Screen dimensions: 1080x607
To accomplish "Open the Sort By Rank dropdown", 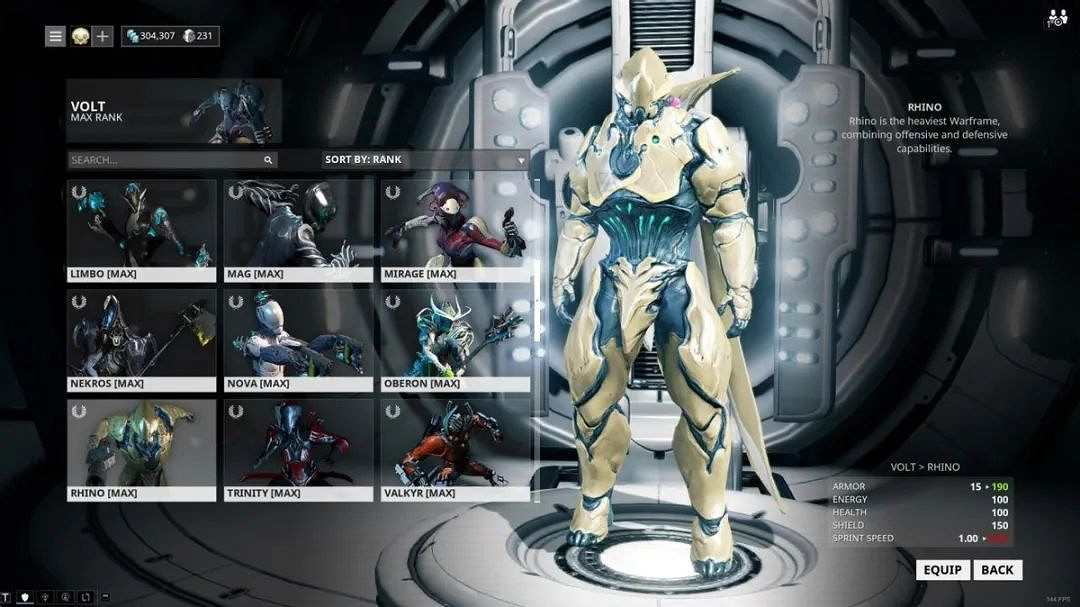I will [425, 160].
